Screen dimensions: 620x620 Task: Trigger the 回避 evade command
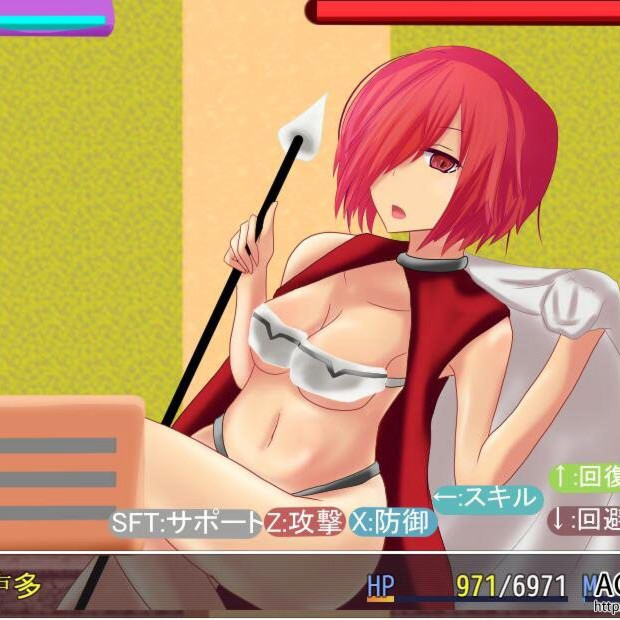[x=586, y=520]
